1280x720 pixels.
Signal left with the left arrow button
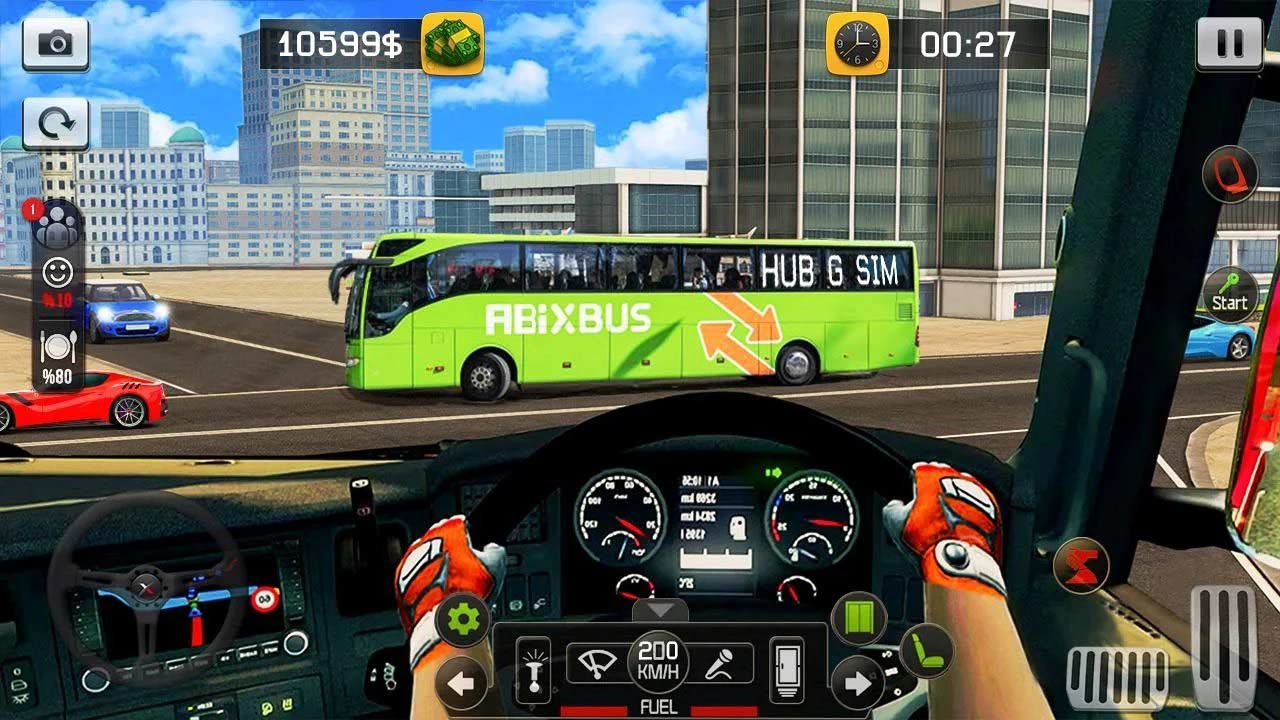[x=462, y=684]
